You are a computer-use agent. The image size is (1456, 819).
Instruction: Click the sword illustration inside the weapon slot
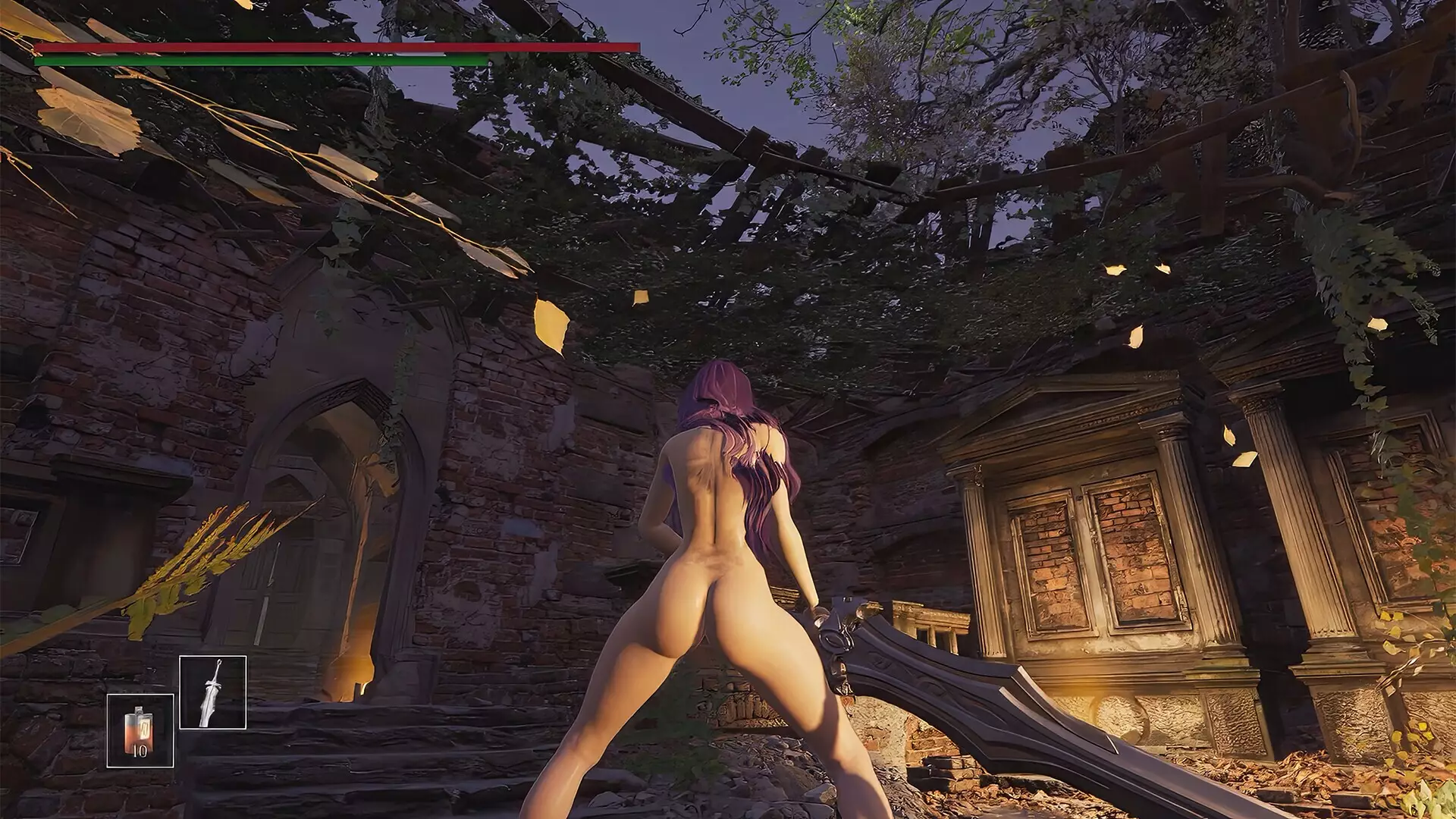pyautogui.click(x=212, y=694)
